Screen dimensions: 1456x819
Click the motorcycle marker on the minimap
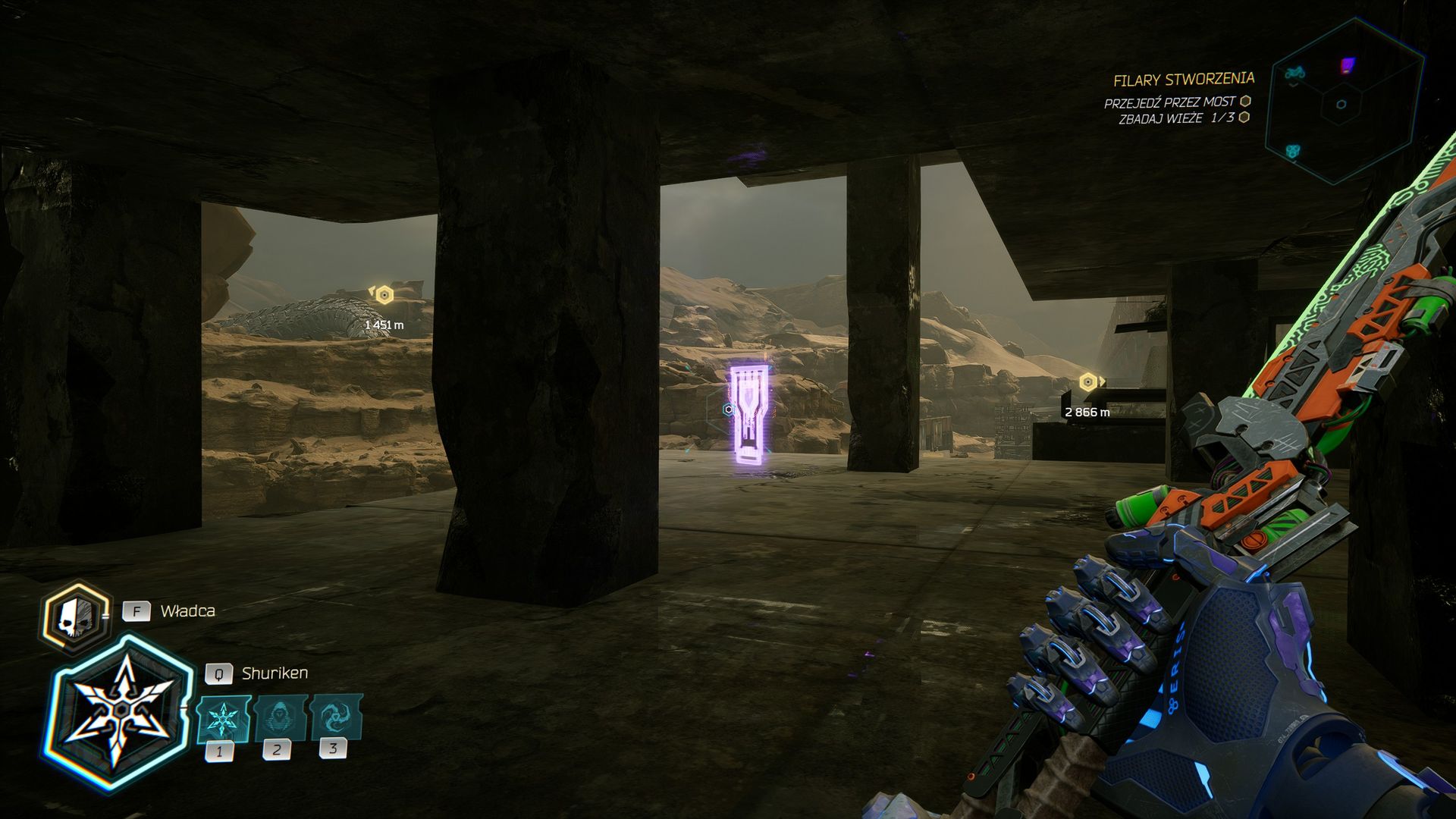tap(1294, 74)
